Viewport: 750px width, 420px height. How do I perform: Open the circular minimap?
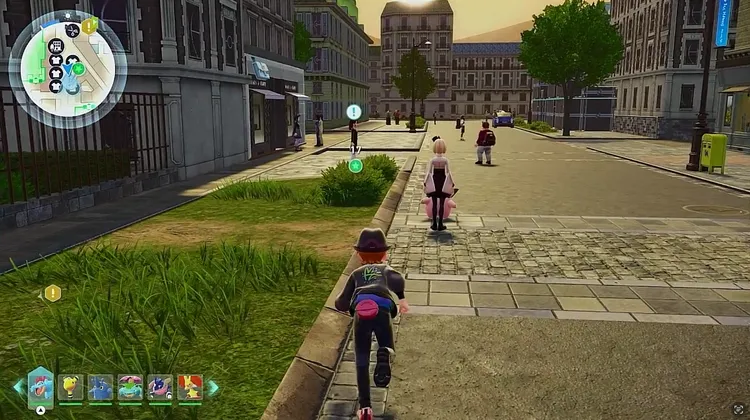67,68
